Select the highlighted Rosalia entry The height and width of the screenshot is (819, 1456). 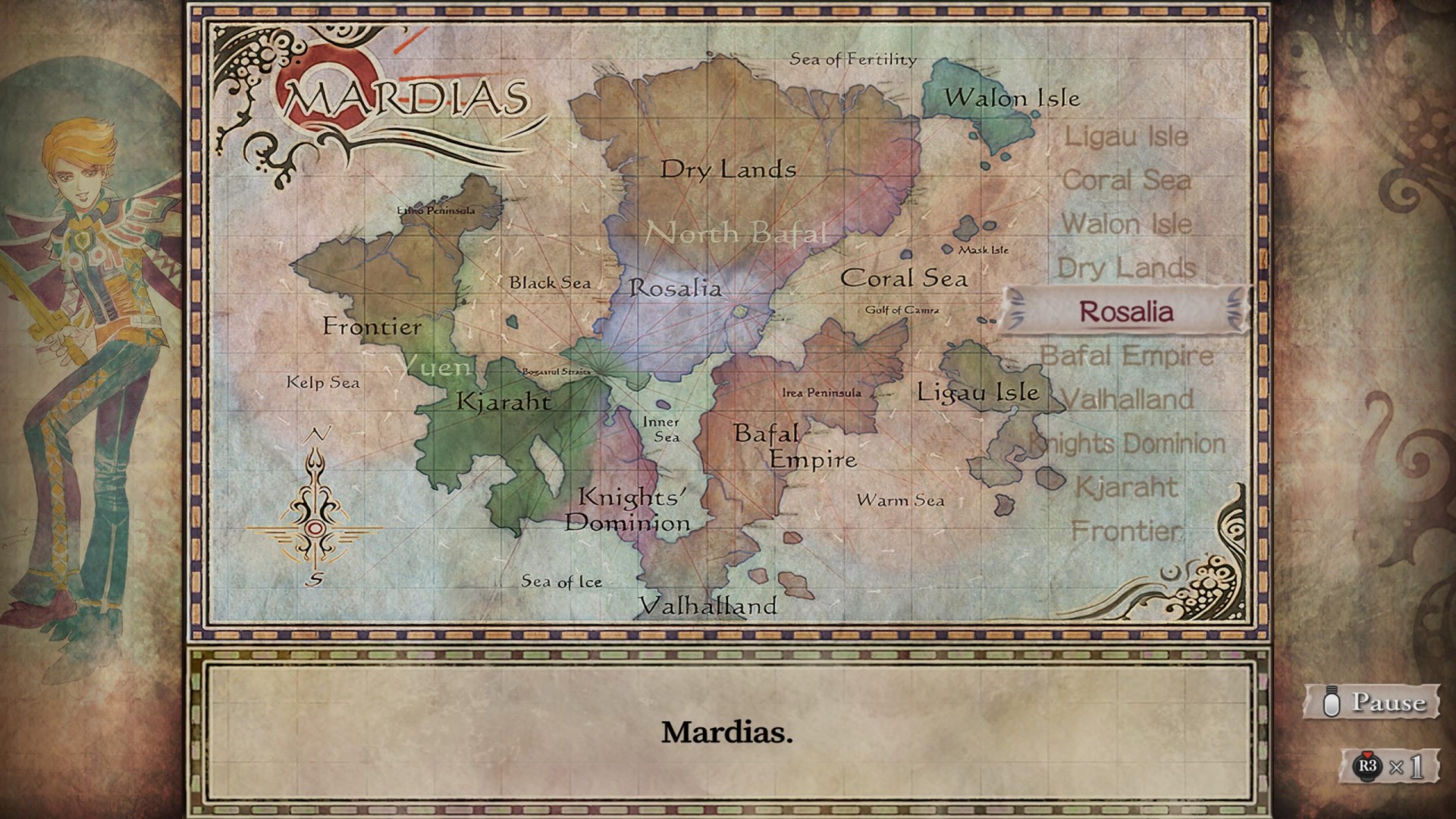click(1126, 312)
